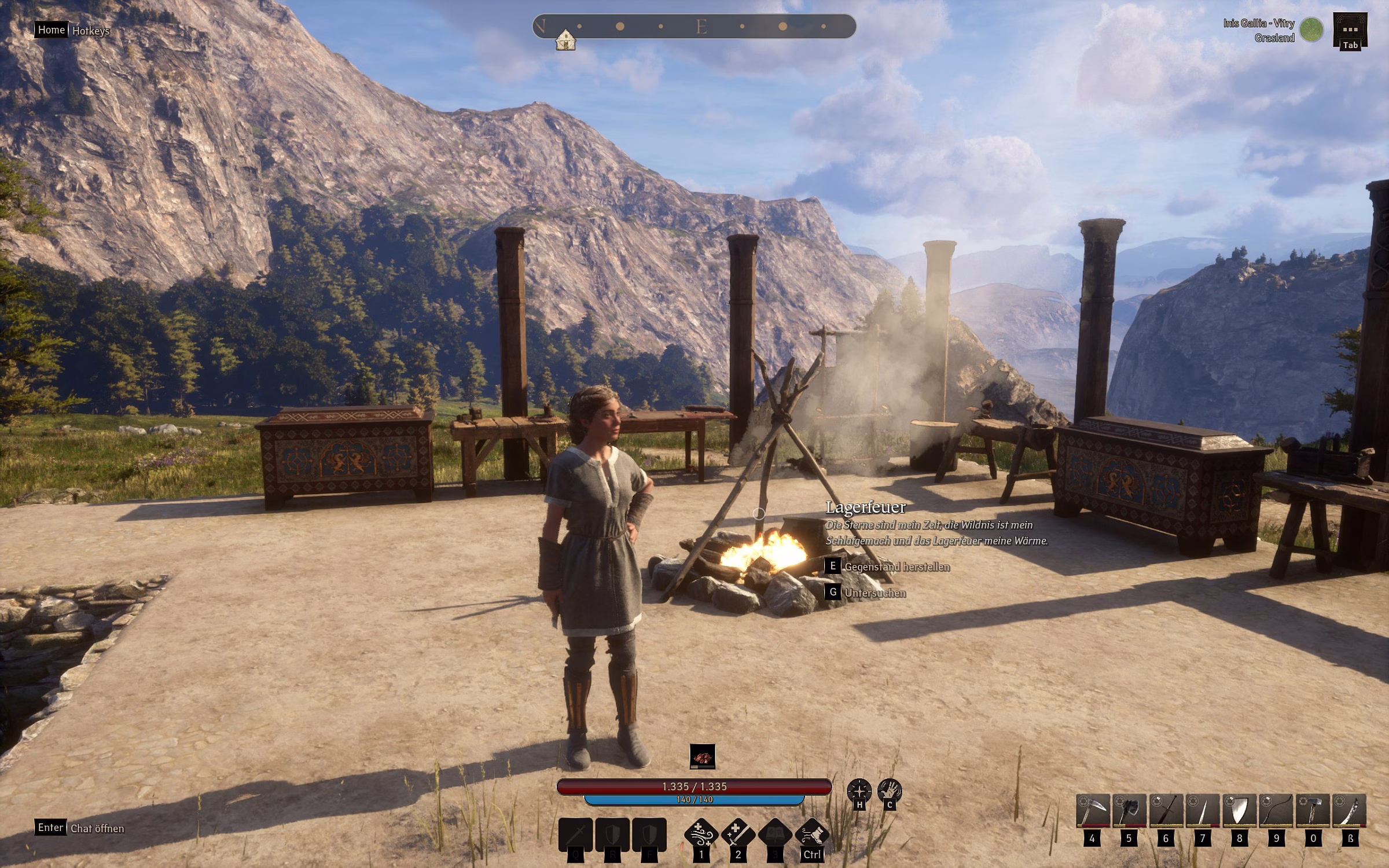
Task: Activate the winged boot dash ability
Action: [812, 834]
